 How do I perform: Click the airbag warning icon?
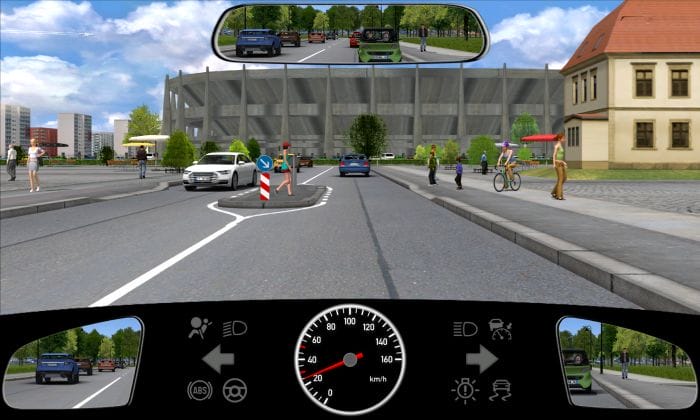point(200,328)
